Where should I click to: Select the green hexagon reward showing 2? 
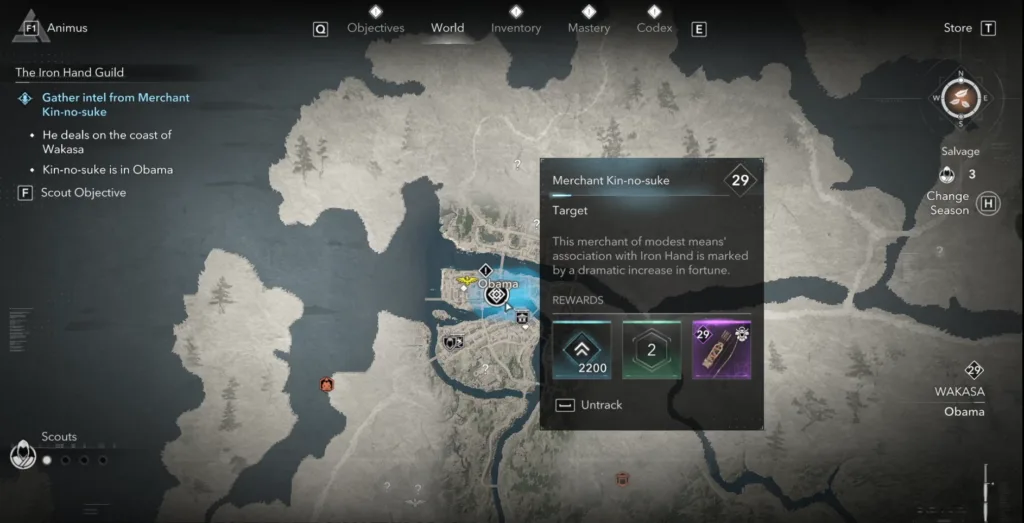[651, 350]
